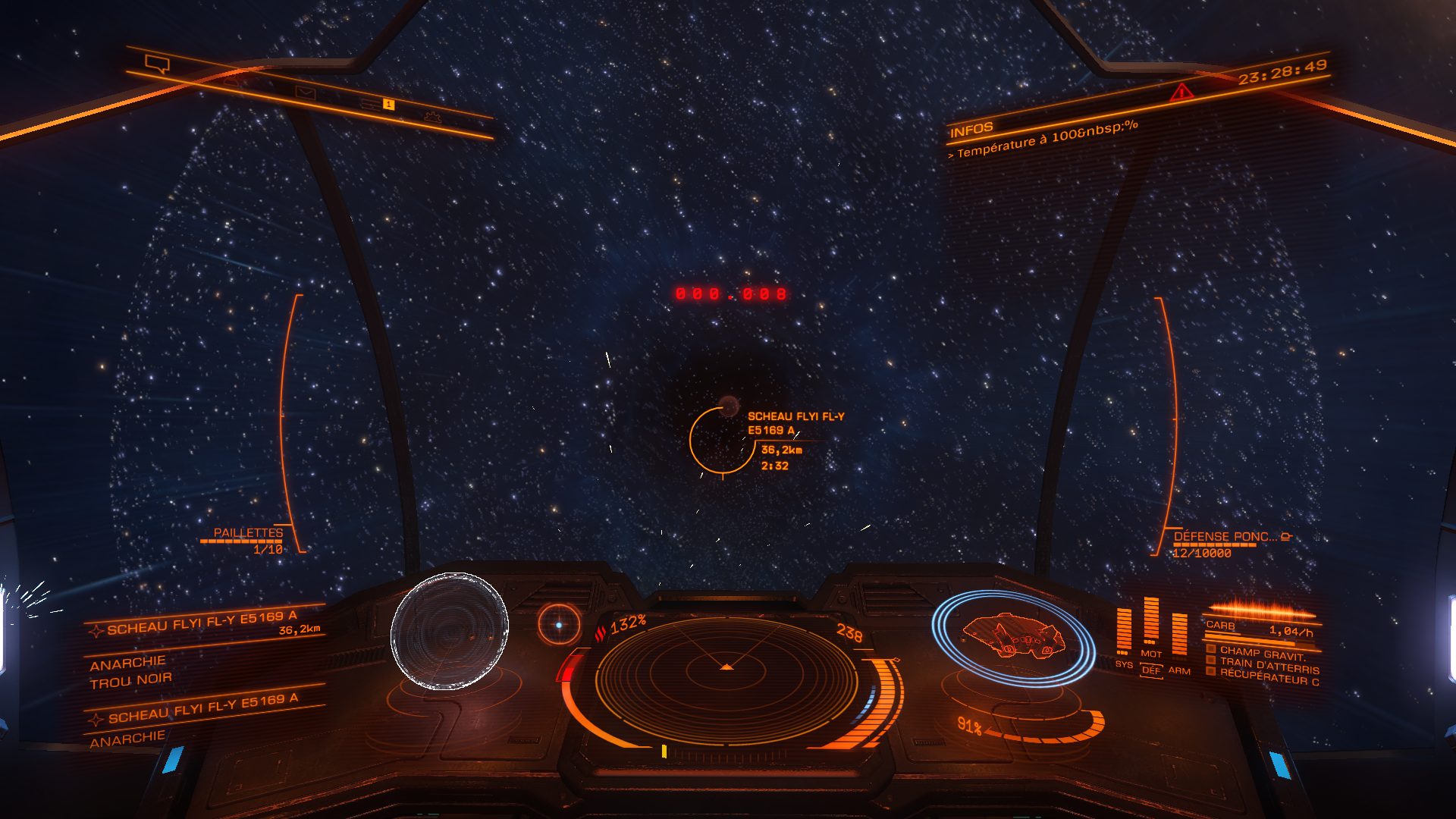Select the SYS power distributor bar

(1124, 630)
